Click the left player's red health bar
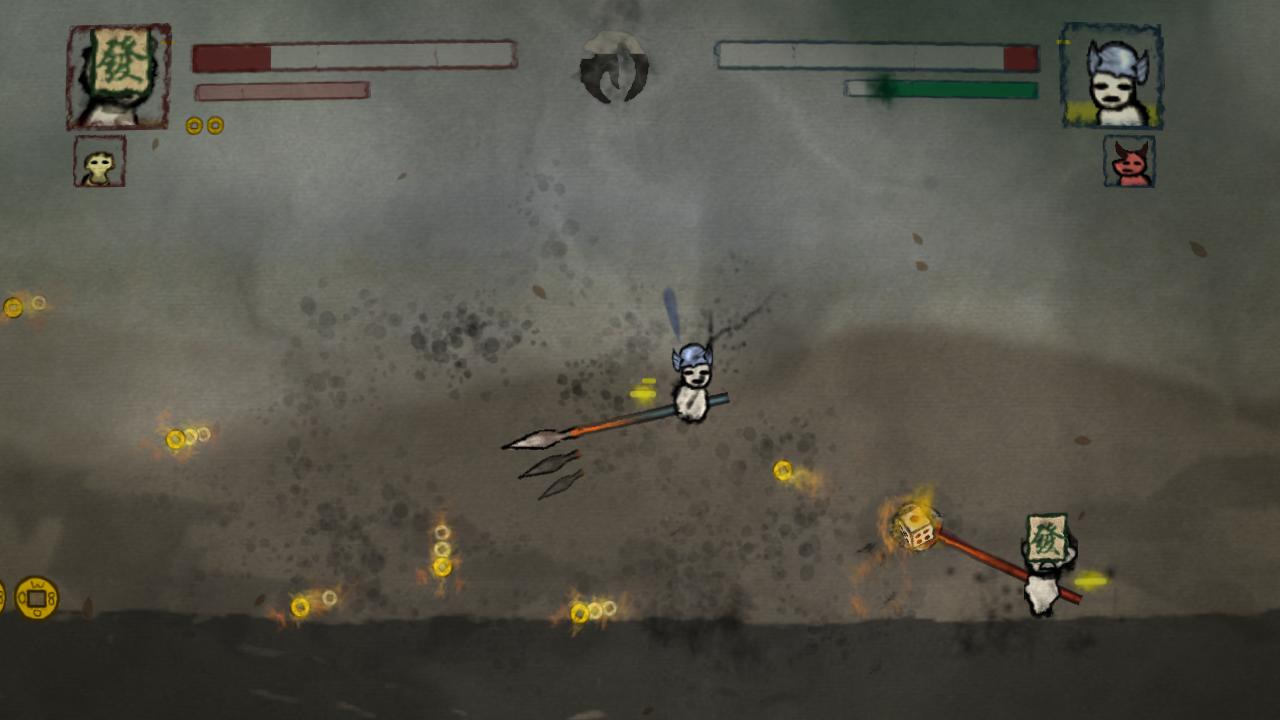 (230, 55)
